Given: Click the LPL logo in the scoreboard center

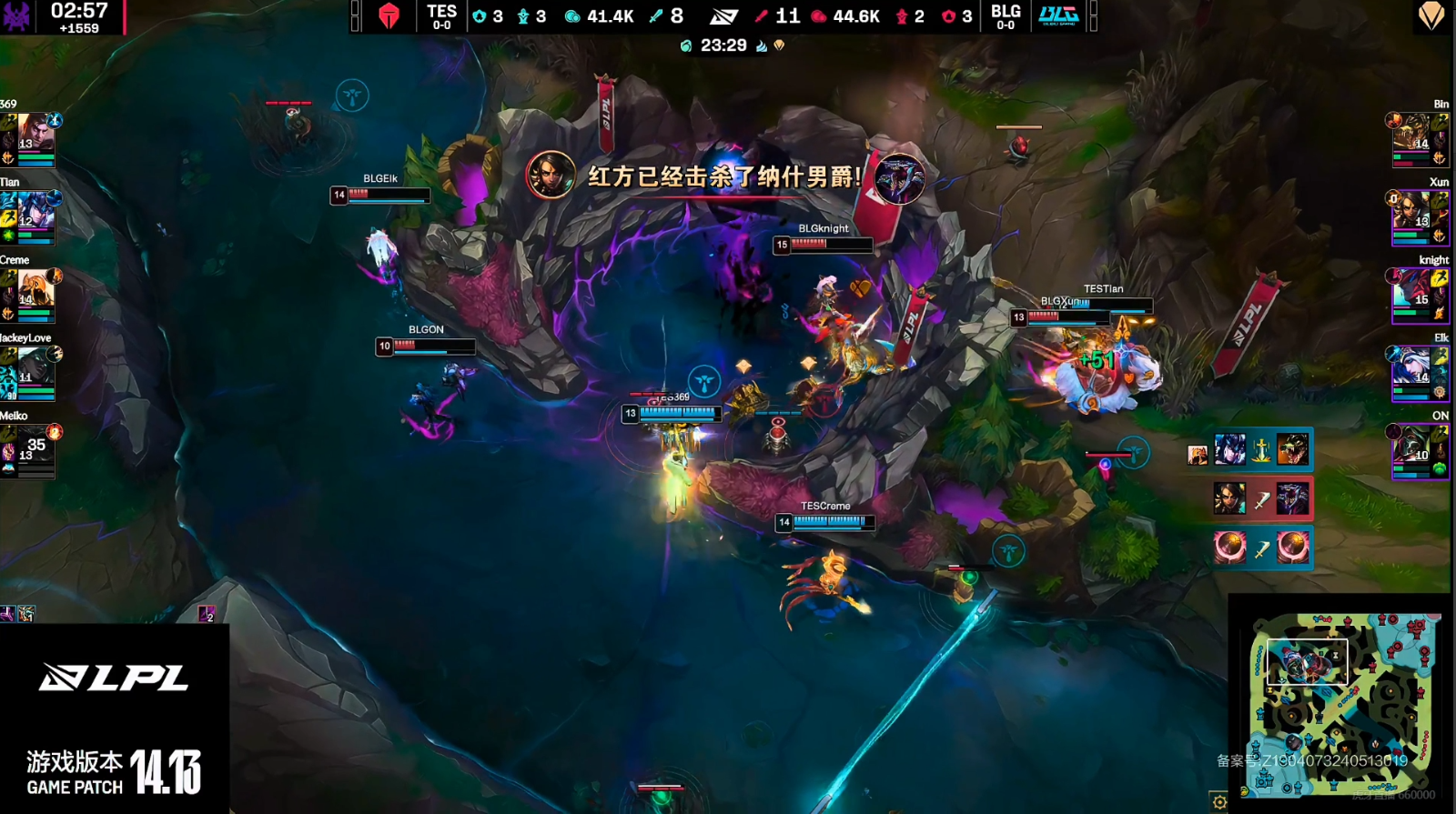Looking at the screenshot, I should [724, 15].
